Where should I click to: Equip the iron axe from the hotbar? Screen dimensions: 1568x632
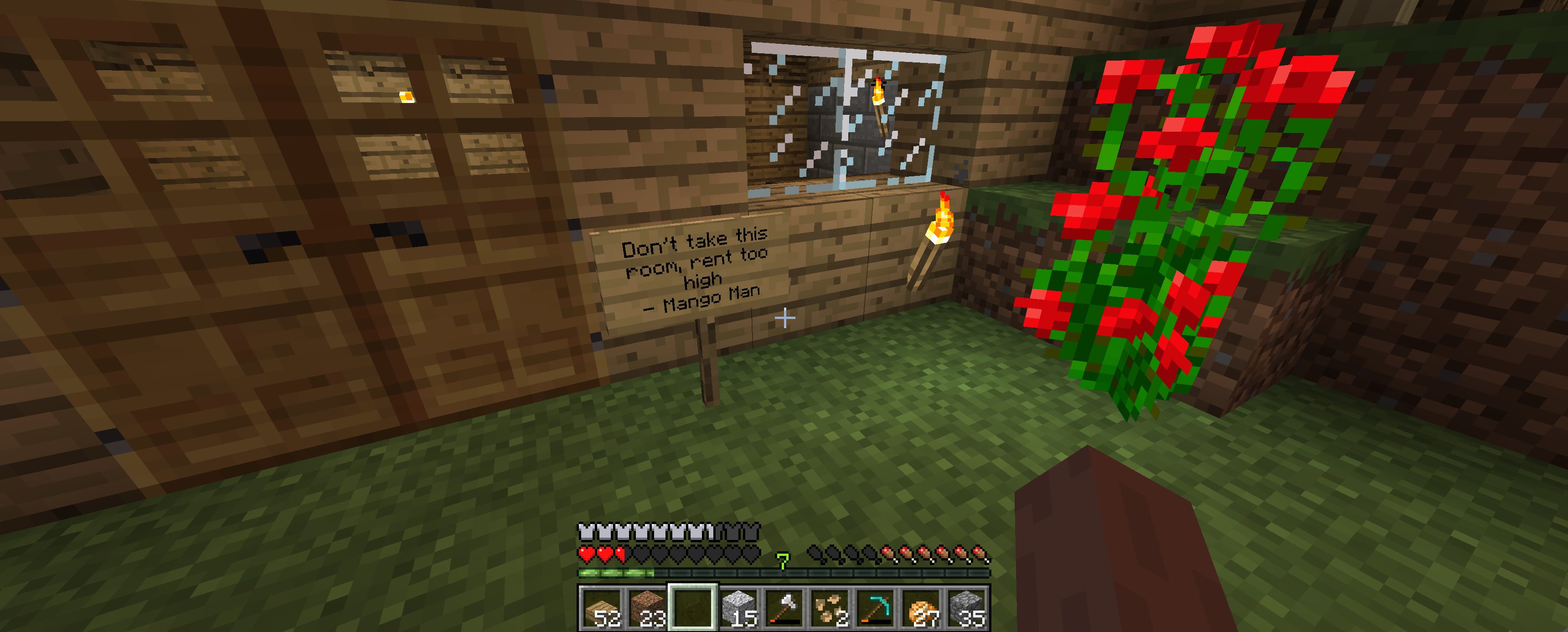click(x=784, y=608)
